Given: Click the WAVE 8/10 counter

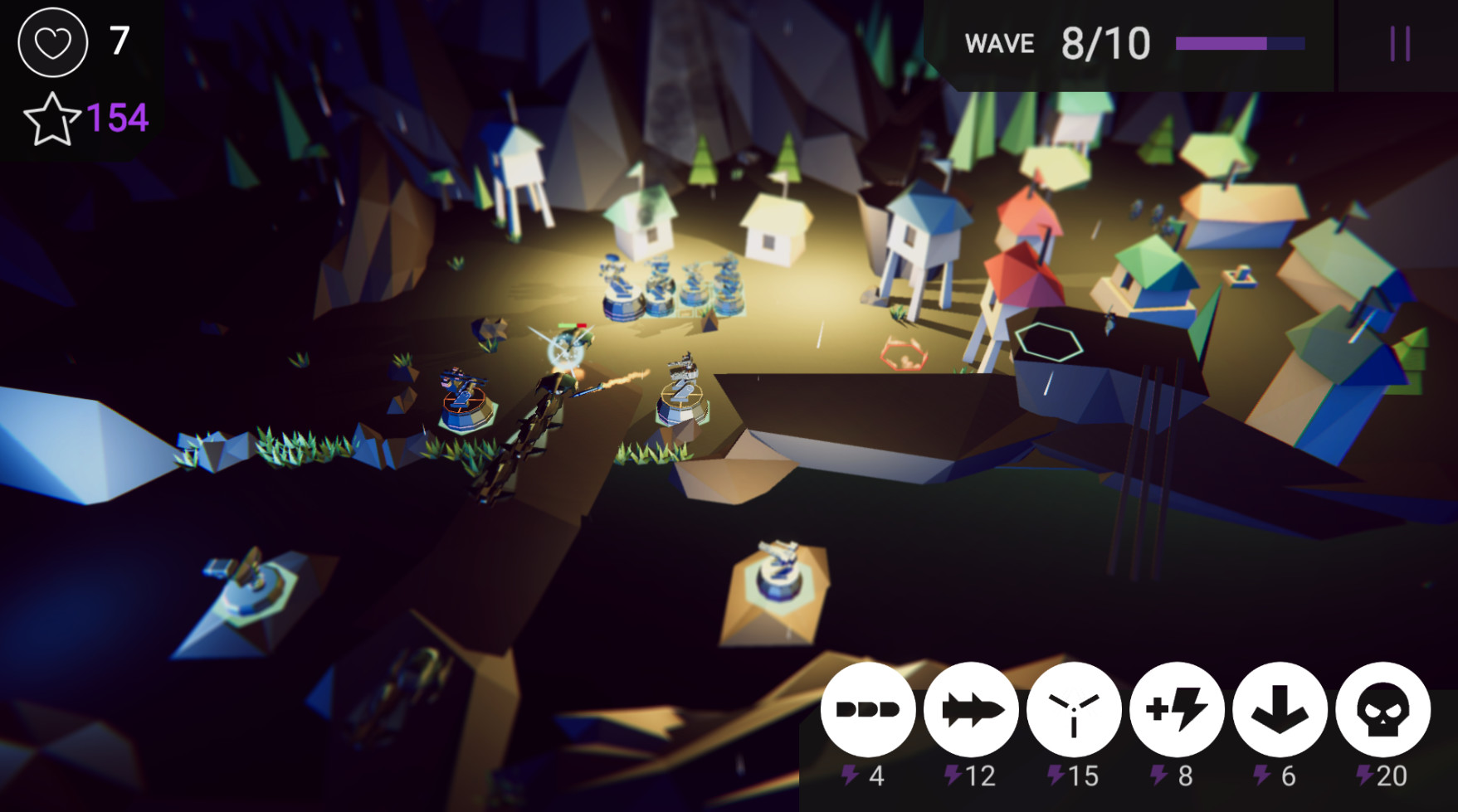Looking at the screenshot, I should pyautogui.click(x=1054, y=43).
